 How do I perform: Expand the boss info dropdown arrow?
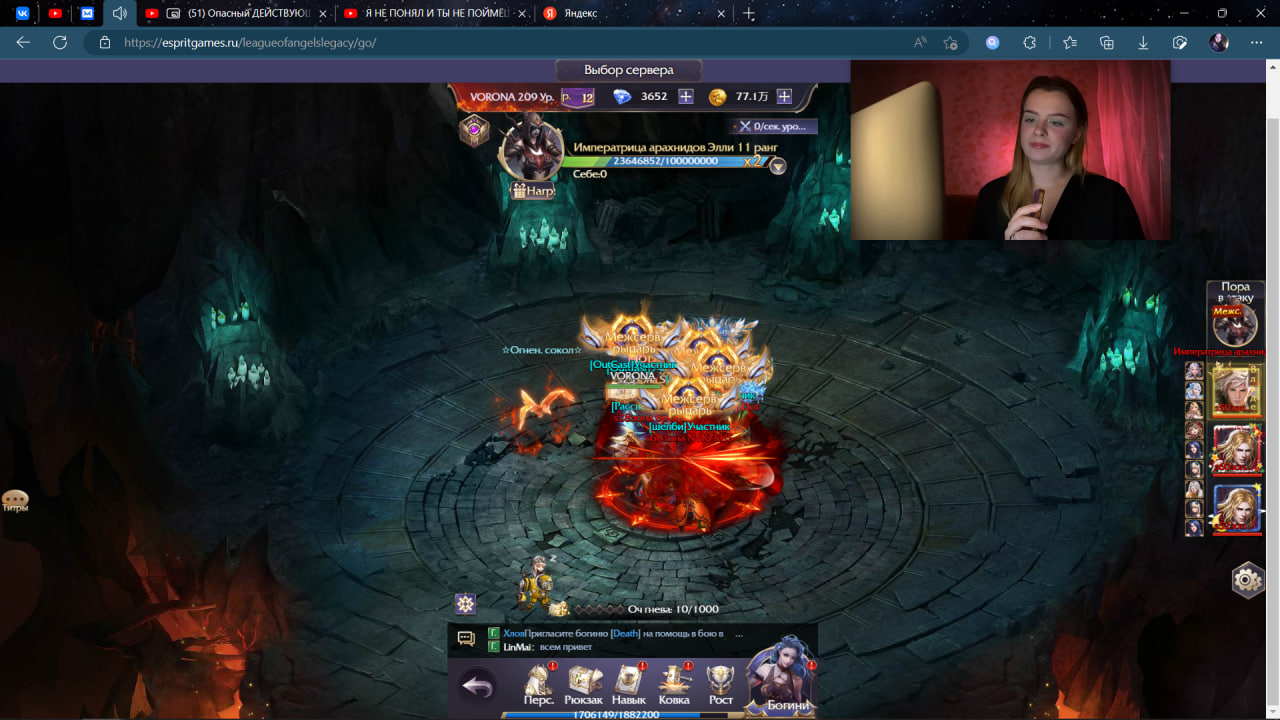pos(777,167)
